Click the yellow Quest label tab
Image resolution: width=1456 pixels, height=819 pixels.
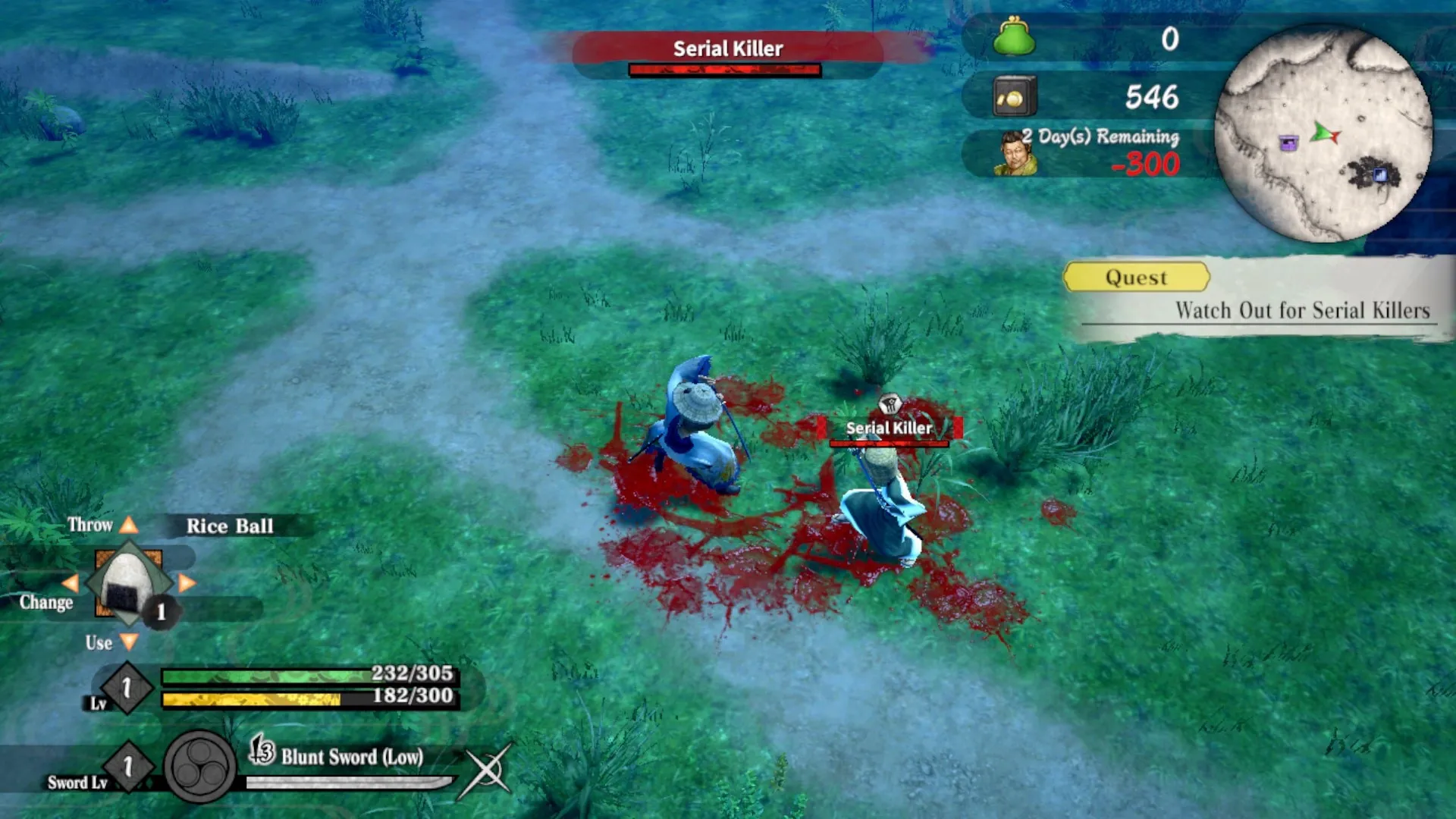pyautogui.click(x=1136, y=278)
